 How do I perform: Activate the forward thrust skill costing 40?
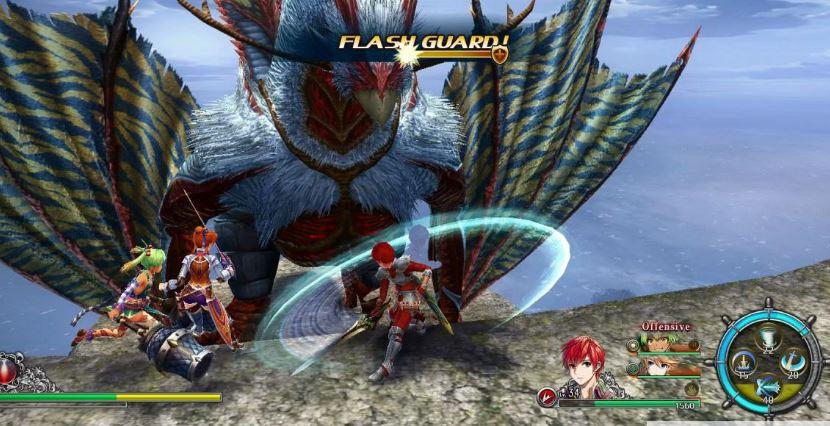tap(768, 388)
